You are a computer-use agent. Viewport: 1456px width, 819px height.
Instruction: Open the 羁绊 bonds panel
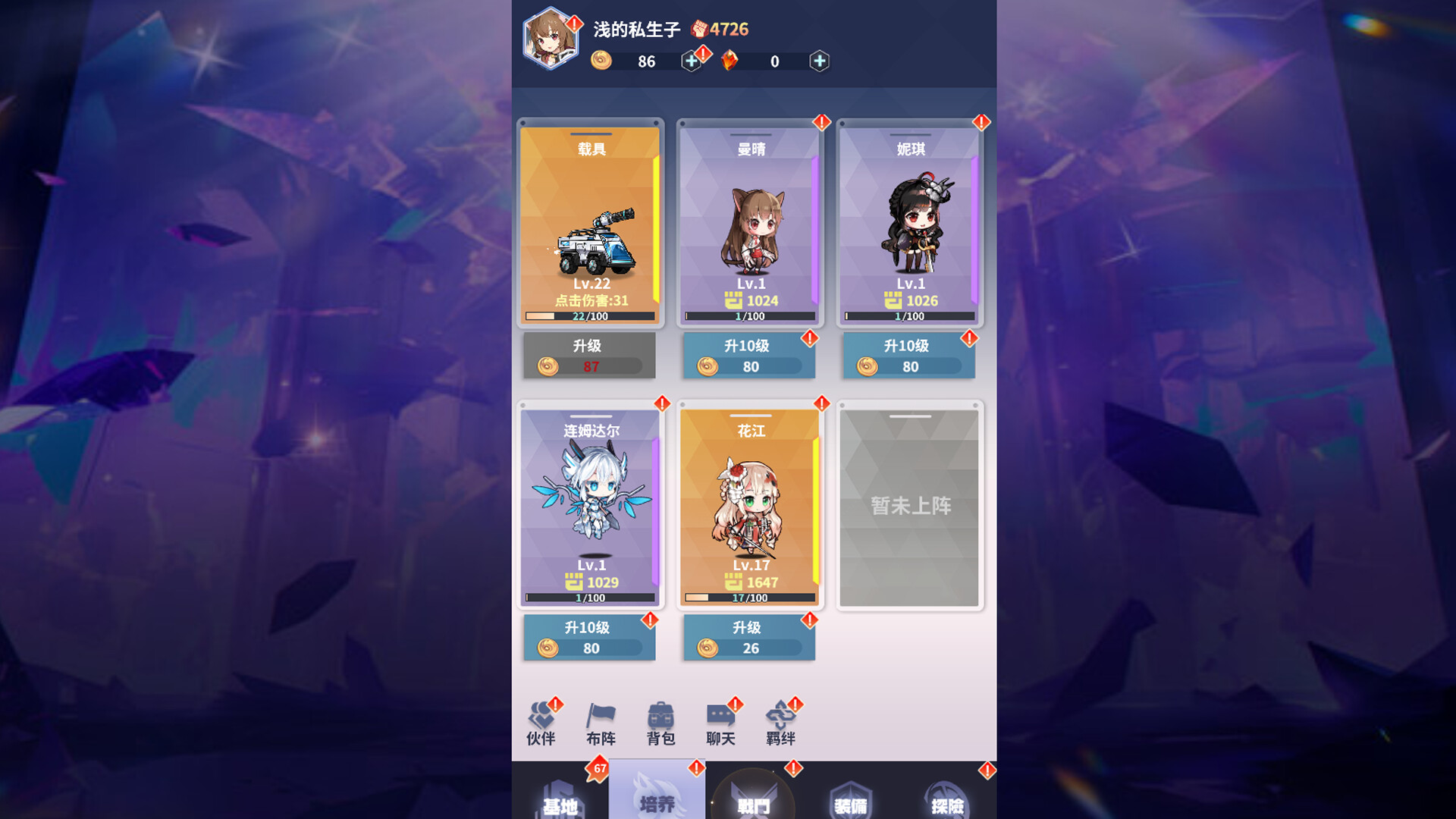[782, 722]
